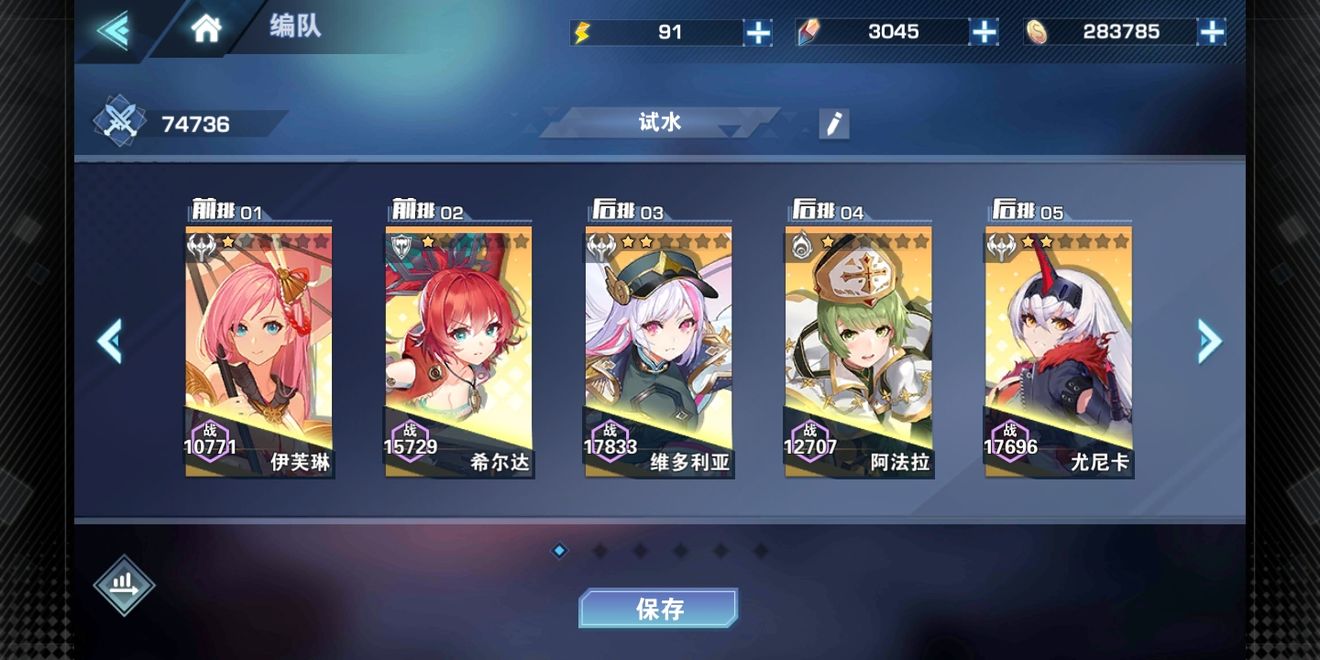Image resolution: width=1320 pixels, height=660 pixels.
Task: Show the previous team with left arrow
Action: click(110, 342)
